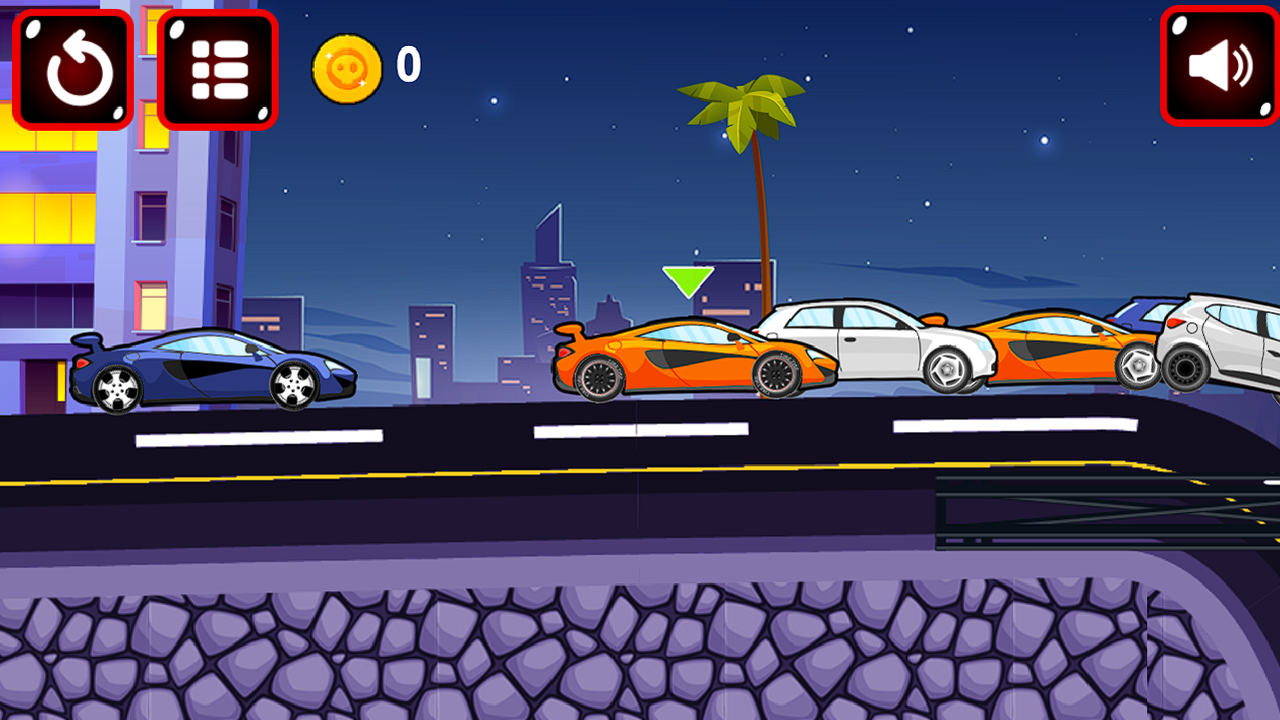Select the circular arrow replay symbol
1280x720 pixels.
tap(73, 67)
